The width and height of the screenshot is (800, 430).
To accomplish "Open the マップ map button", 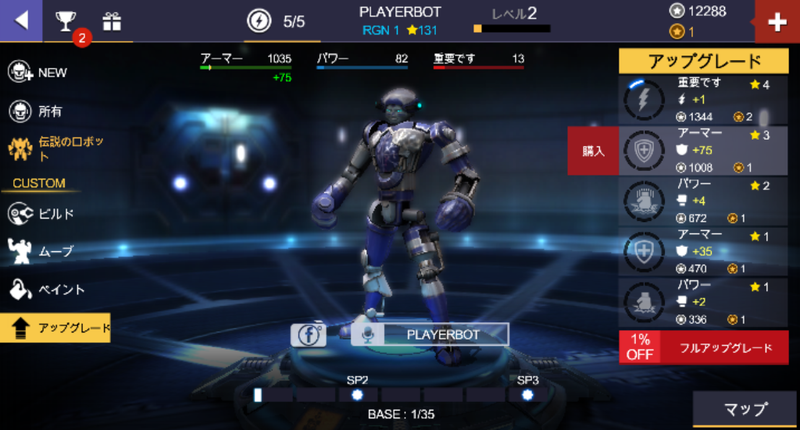I will (745, 410).
